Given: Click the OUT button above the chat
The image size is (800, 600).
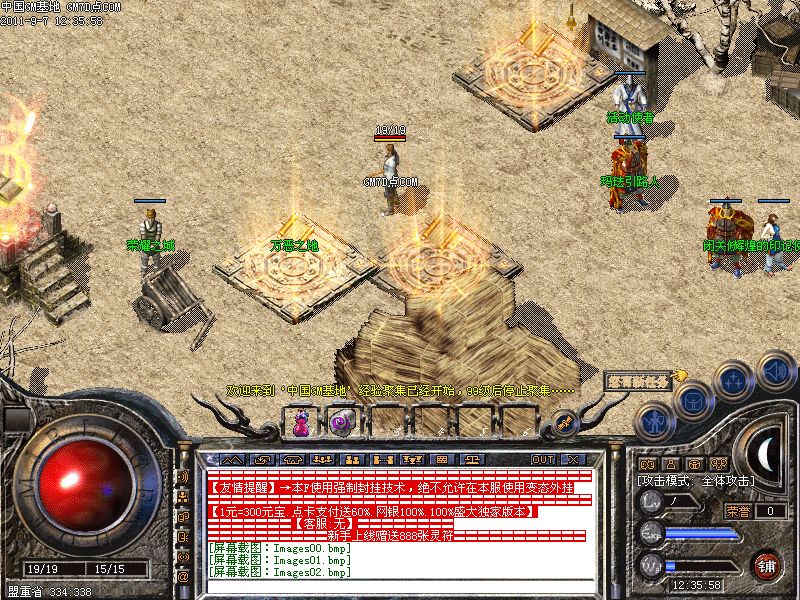Looking at the screenshot, I should 543,459.
